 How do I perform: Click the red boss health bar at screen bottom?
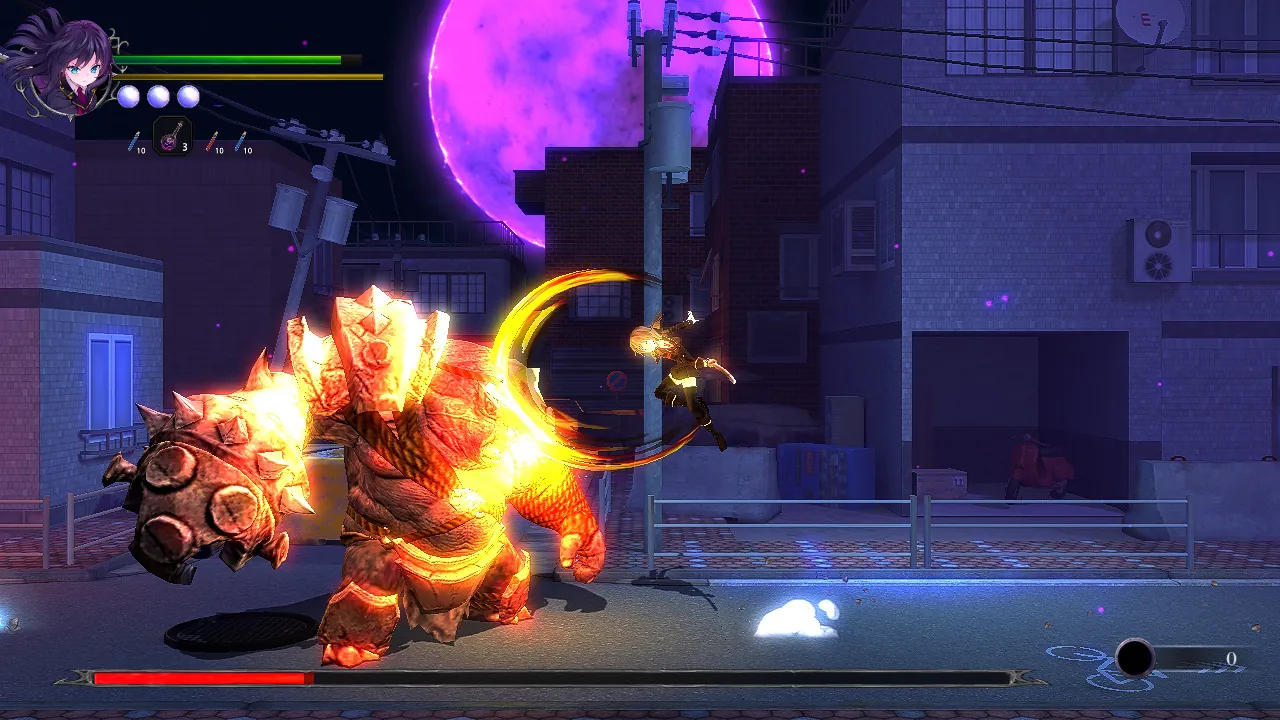pos(200,678)
